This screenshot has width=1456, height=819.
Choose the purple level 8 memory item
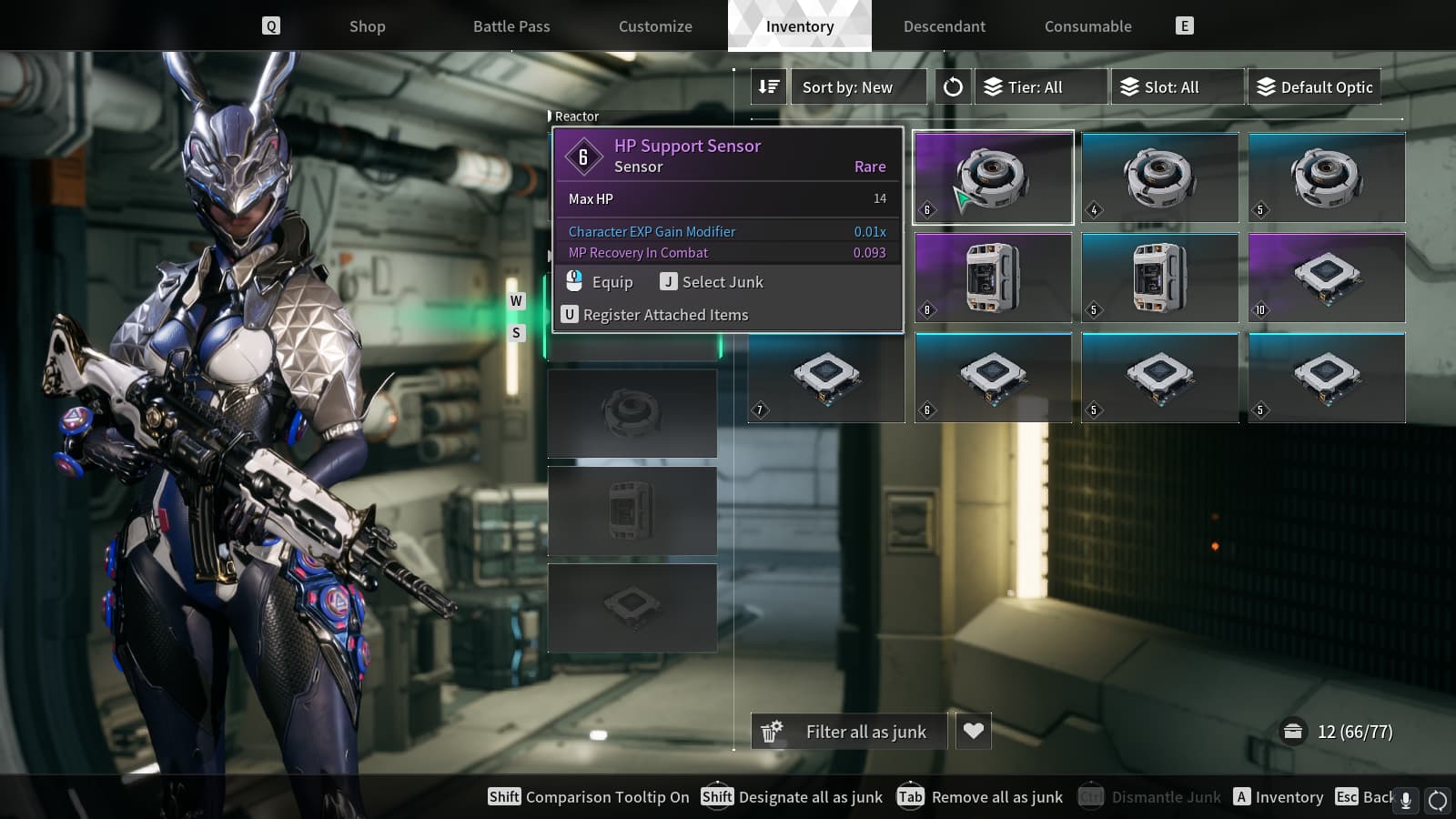pyautogui.click(x=993, y=278)
